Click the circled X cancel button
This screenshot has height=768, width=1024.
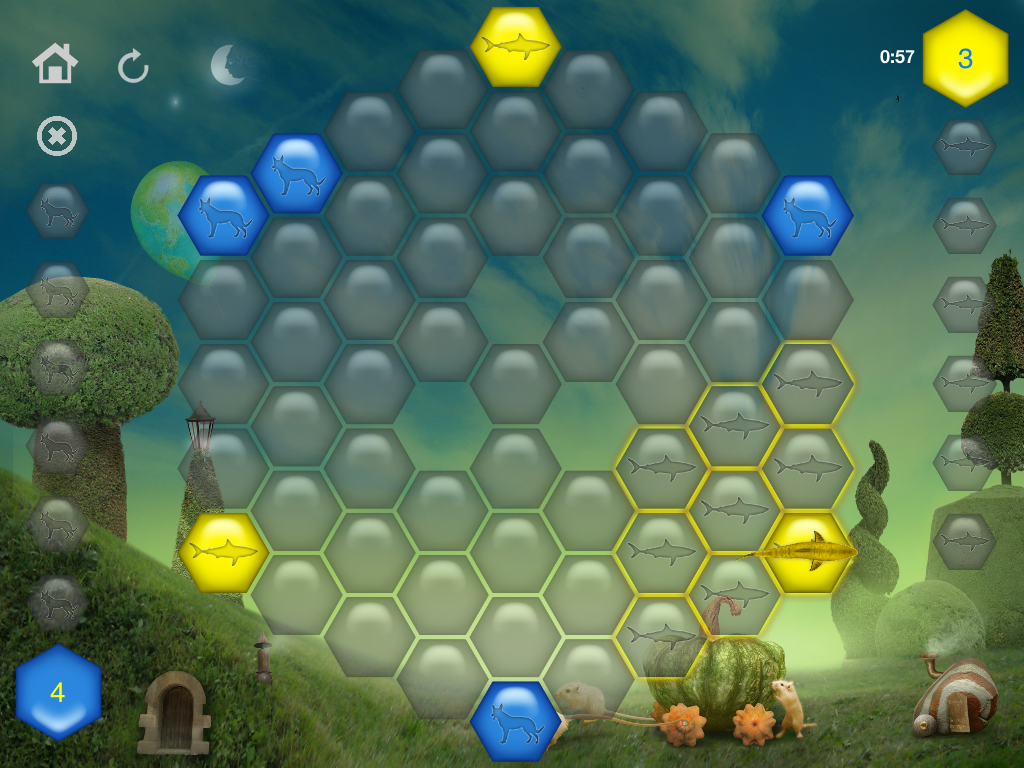click(57, 136)
